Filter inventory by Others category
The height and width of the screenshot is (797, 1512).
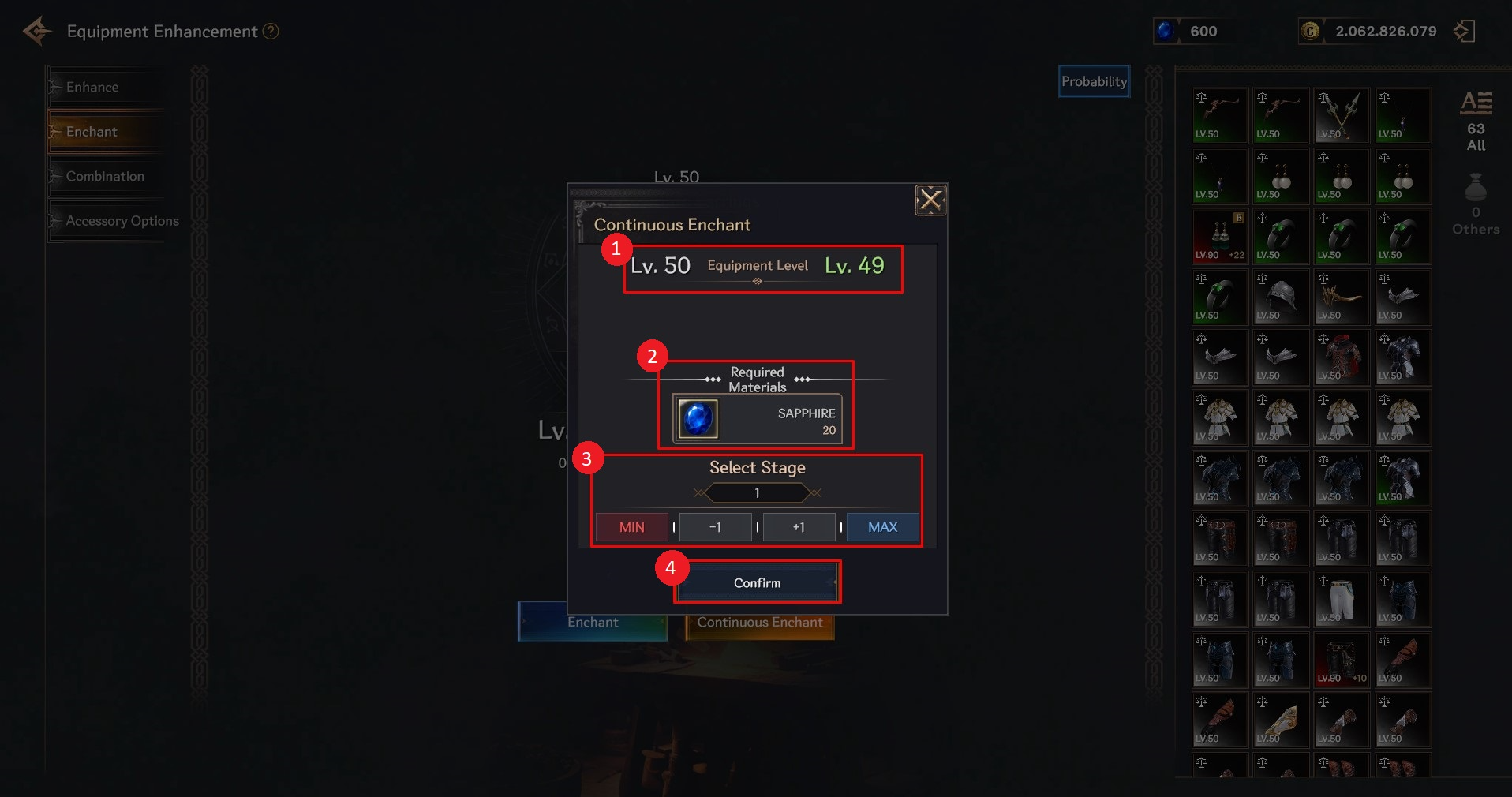1476,205
